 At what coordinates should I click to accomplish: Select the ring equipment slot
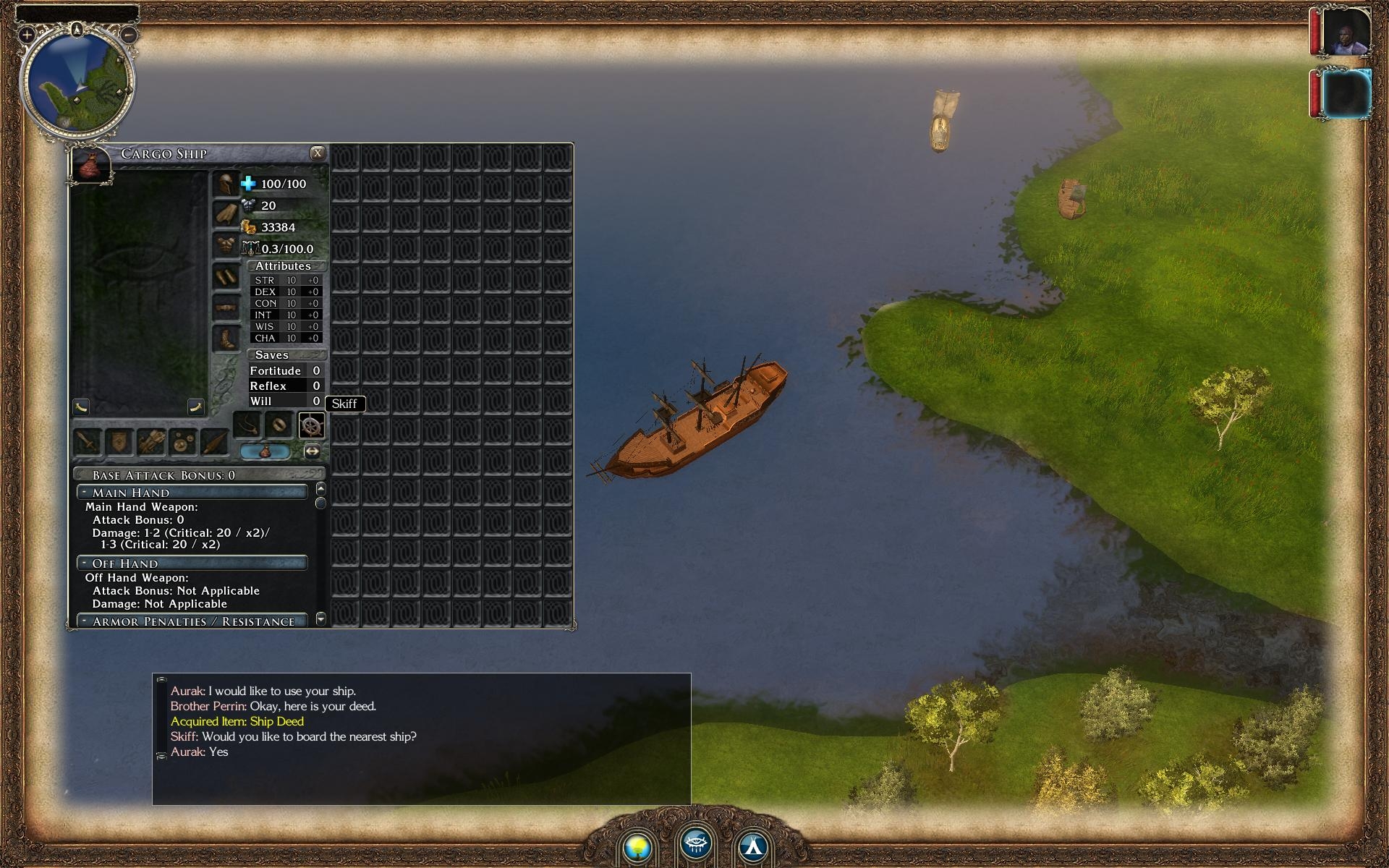point(279,426)
